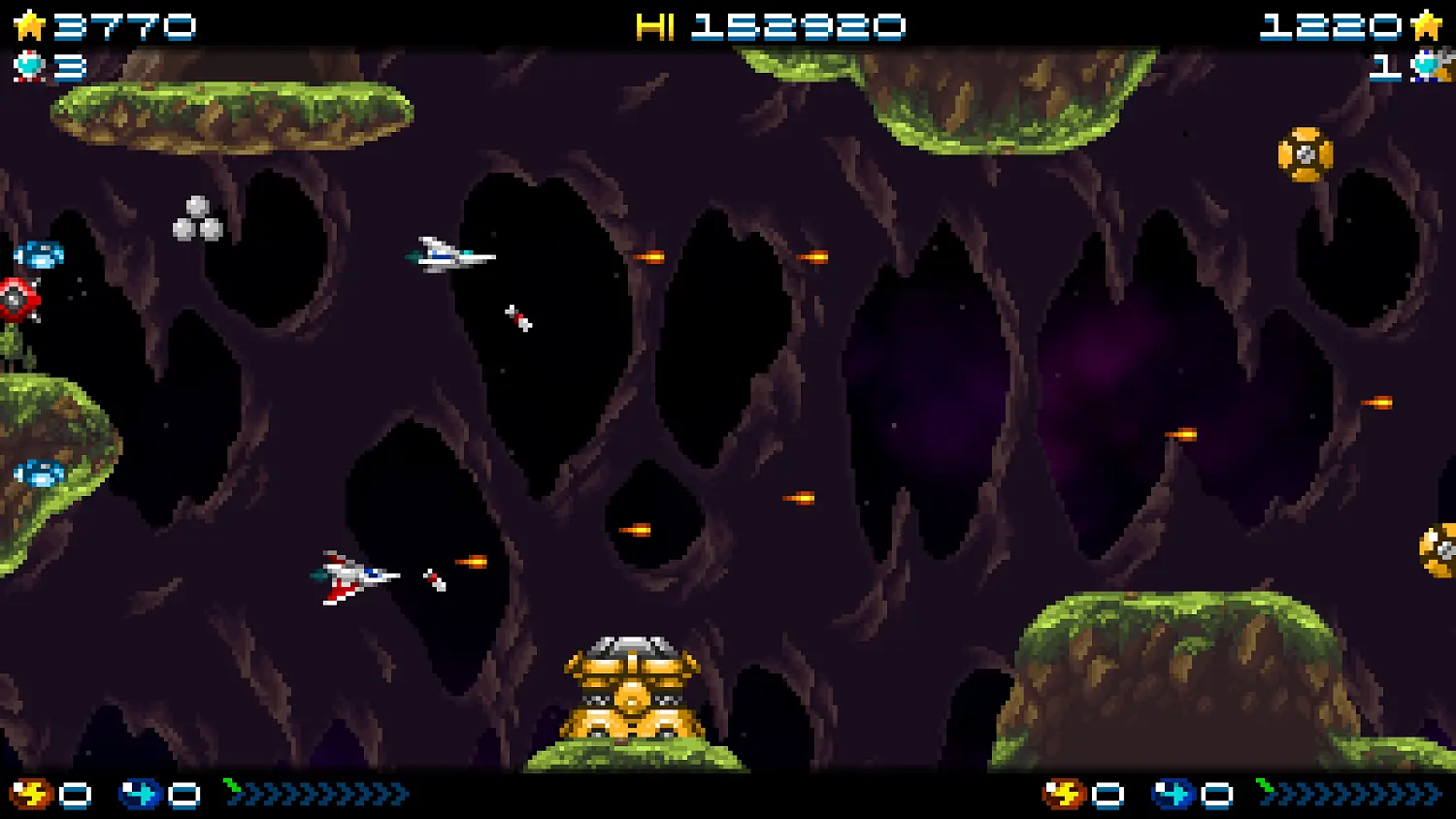Click the green chevron on the left speed gauge
The height and width of the screenshot is (819, 1456).
click(232, 786)
